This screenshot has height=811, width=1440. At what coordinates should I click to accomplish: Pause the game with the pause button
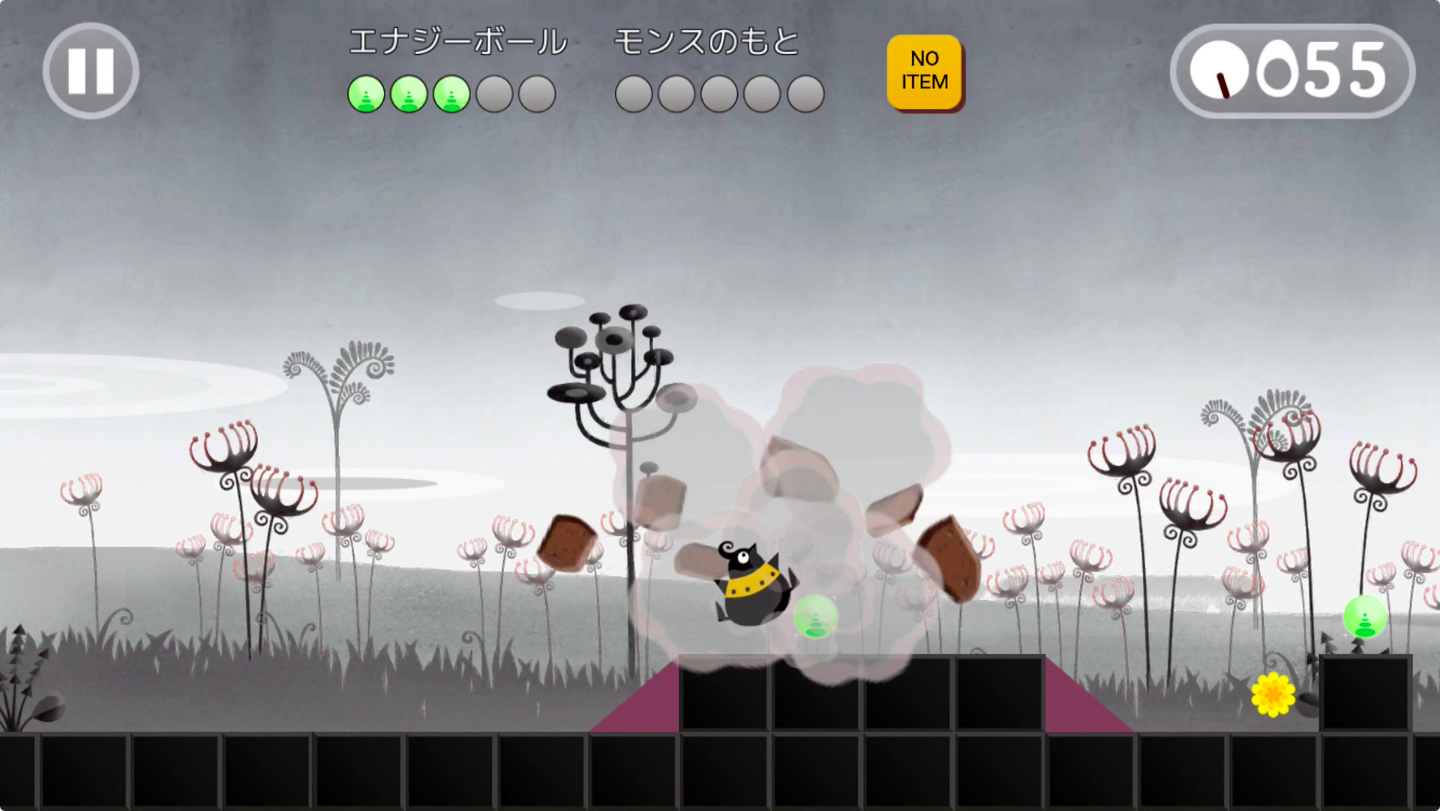[x=91, y=71]
